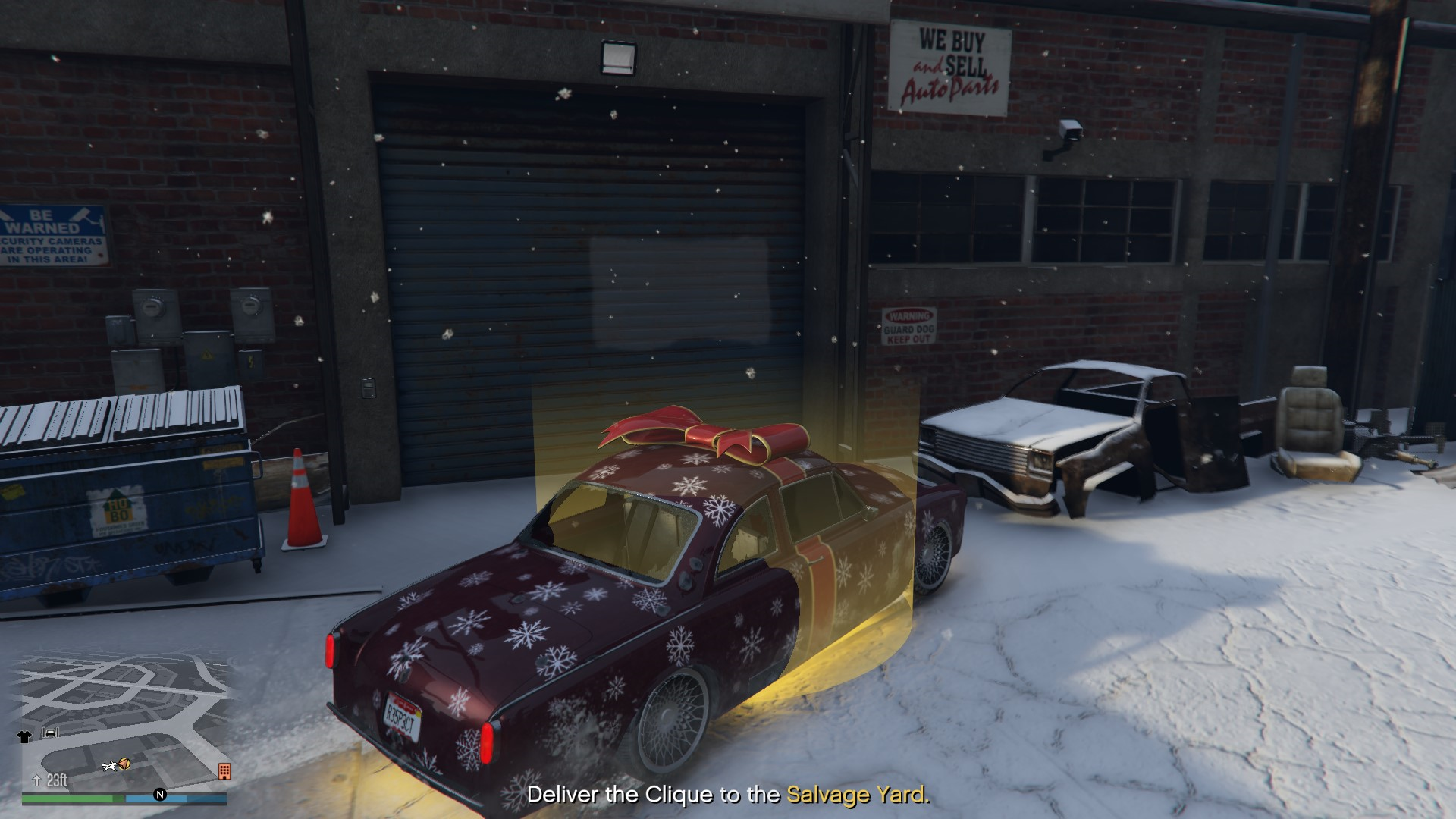Click the clothing store shirt marker
The width and height of the screenshot is (1456, 819).
(x=24, y=736)
